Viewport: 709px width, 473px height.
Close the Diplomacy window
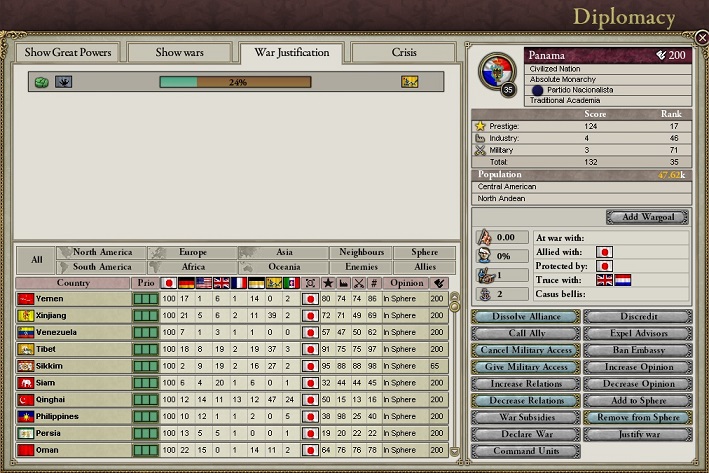(701, 37)
